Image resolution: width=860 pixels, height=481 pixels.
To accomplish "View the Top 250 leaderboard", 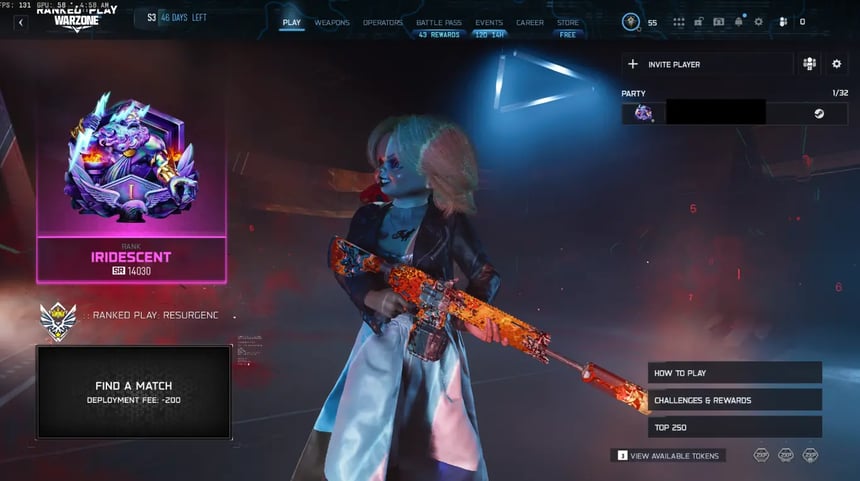I will click(x=734, y=427).
